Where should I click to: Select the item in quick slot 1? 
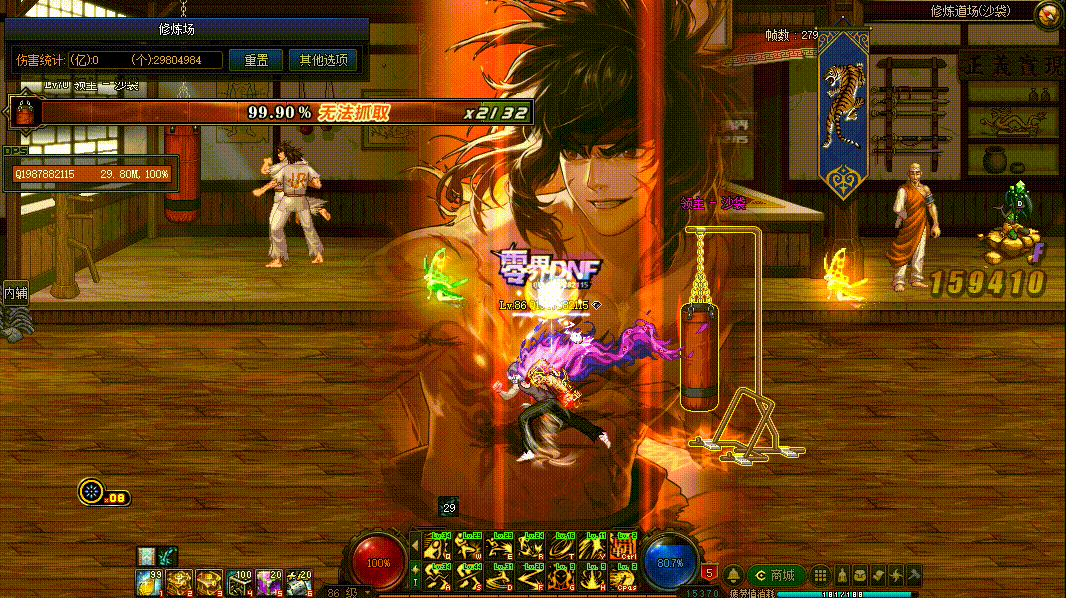click(x=150, y=581)
